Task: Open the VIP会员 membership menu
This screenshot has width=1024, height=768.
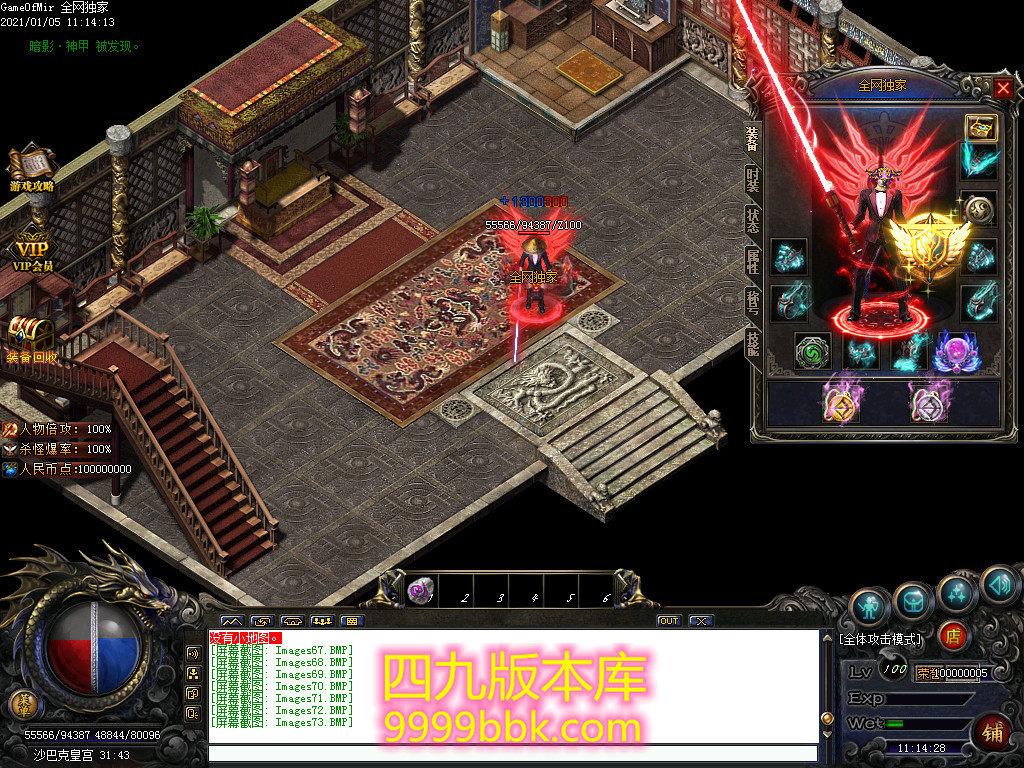Action: pos(32,252)
